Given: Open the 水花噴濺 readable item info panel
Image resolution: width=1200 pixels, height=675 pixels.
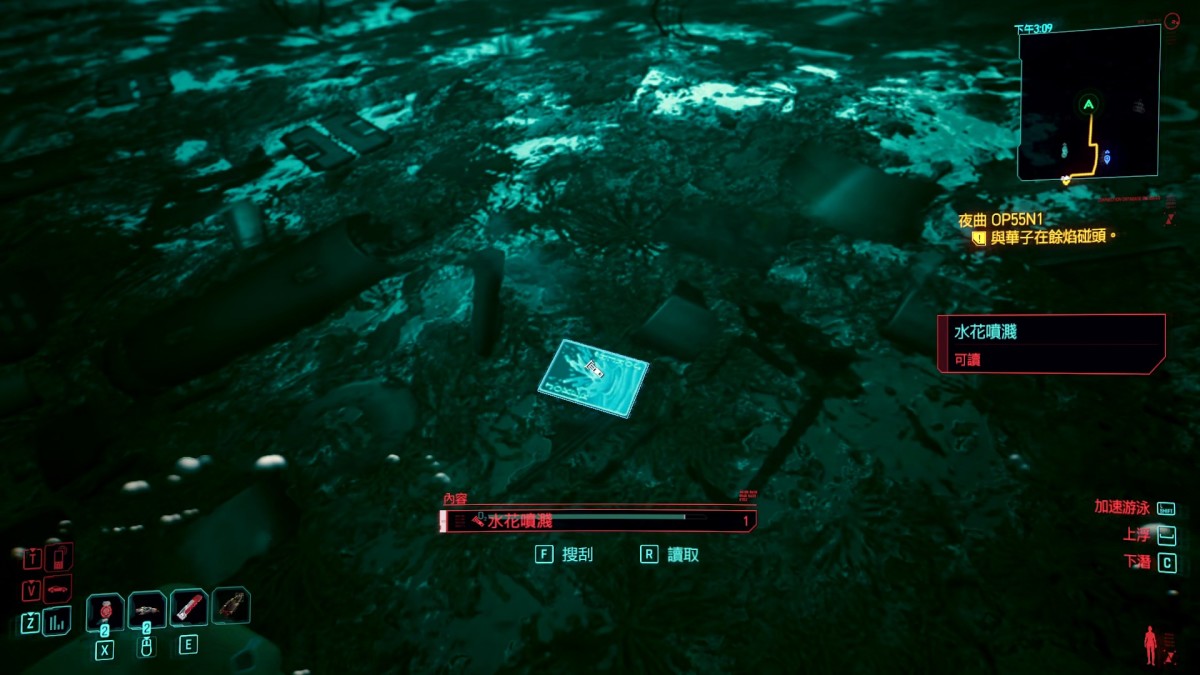Looking at the screenshot, I should pos(1050,343).
